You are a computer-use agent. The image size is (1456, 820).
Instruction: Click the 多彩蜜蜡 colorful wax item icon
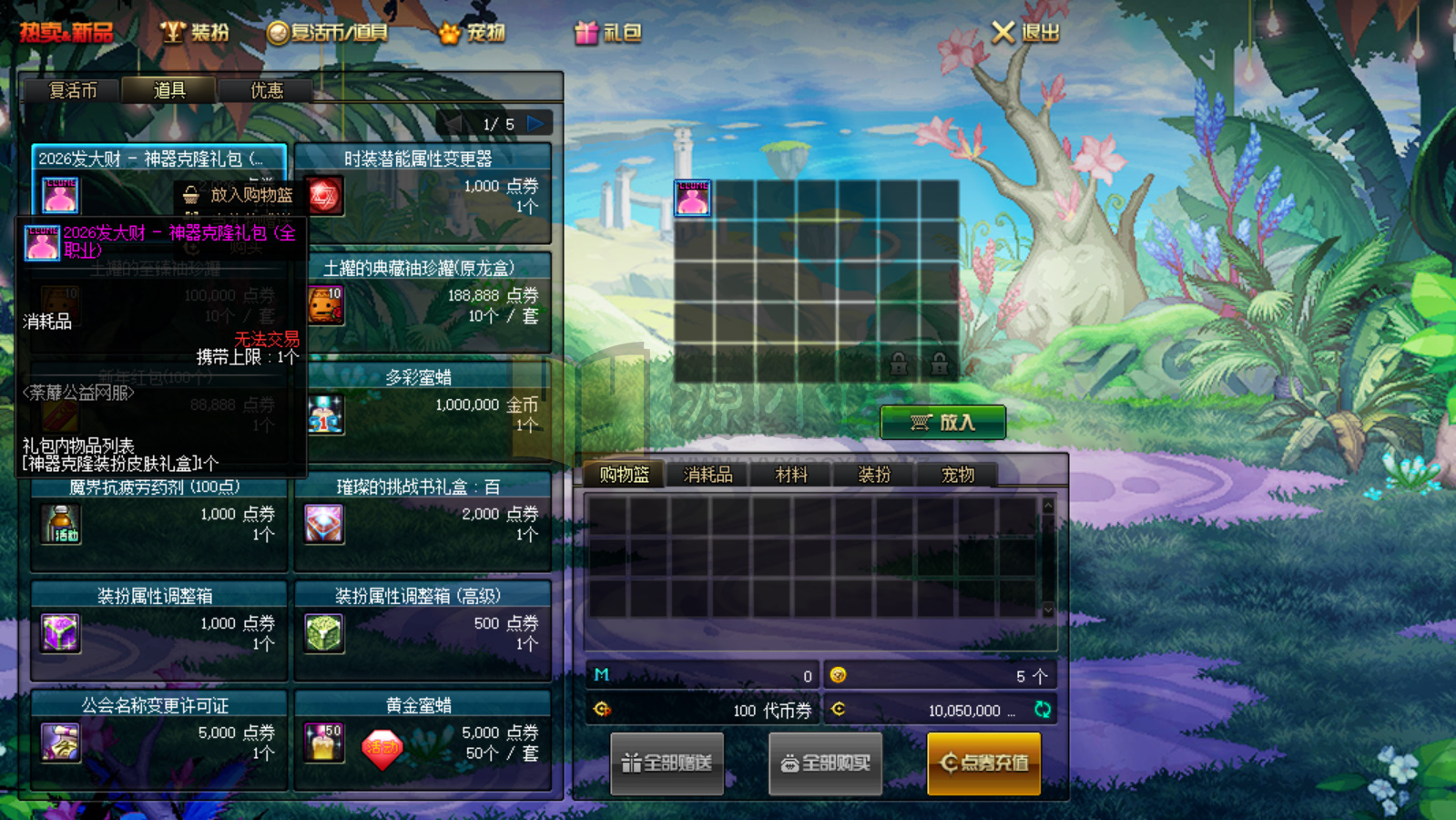324,415
